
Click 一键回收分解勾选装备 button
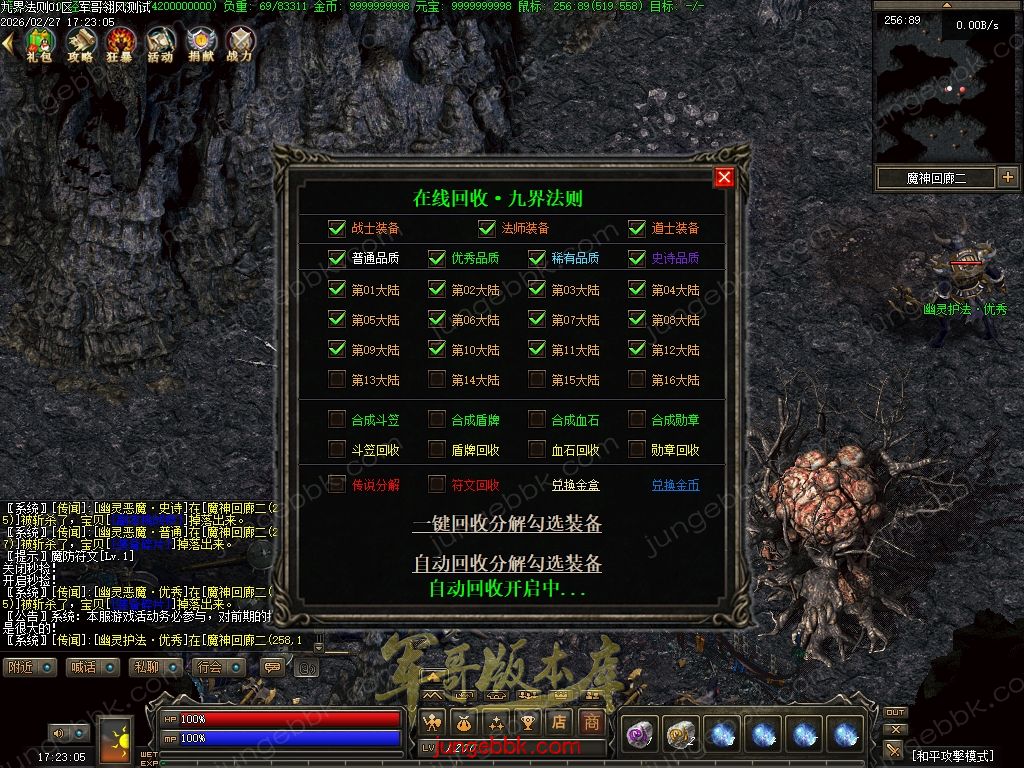tap(507, 524)
